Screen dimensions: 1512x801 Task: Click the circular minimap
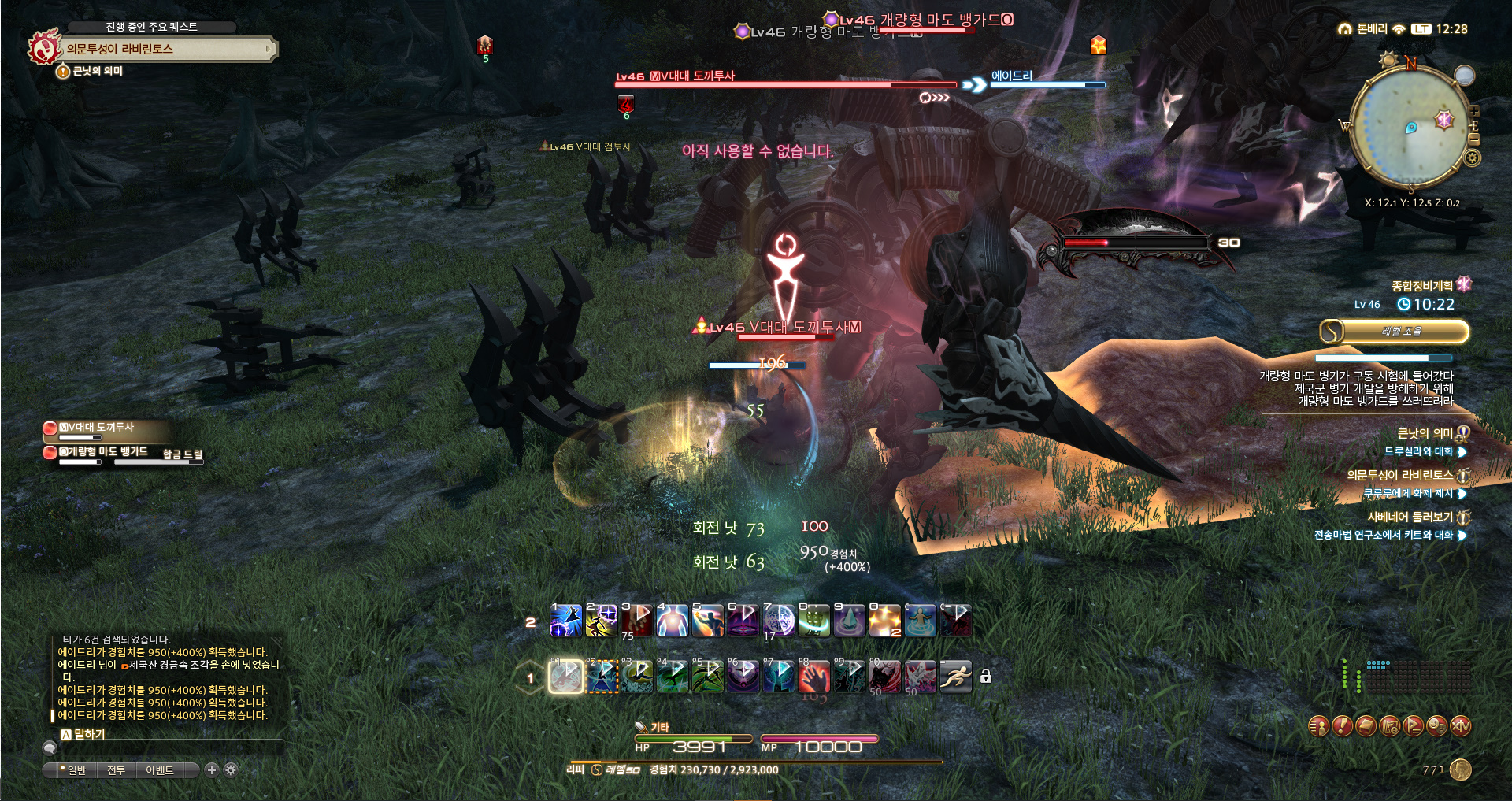(1408, 126)
